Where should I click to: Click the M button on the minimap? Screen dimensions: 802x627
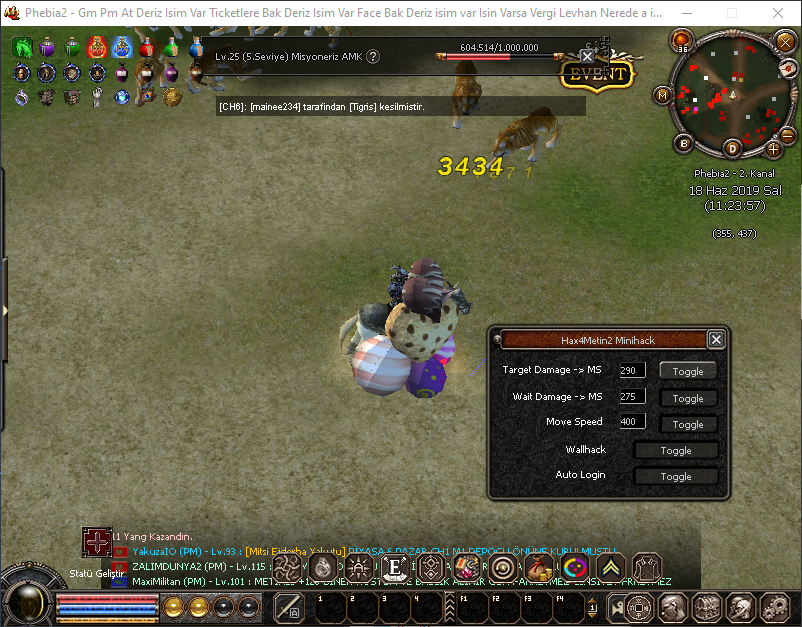pyautogui.click(x=662, y=95)
